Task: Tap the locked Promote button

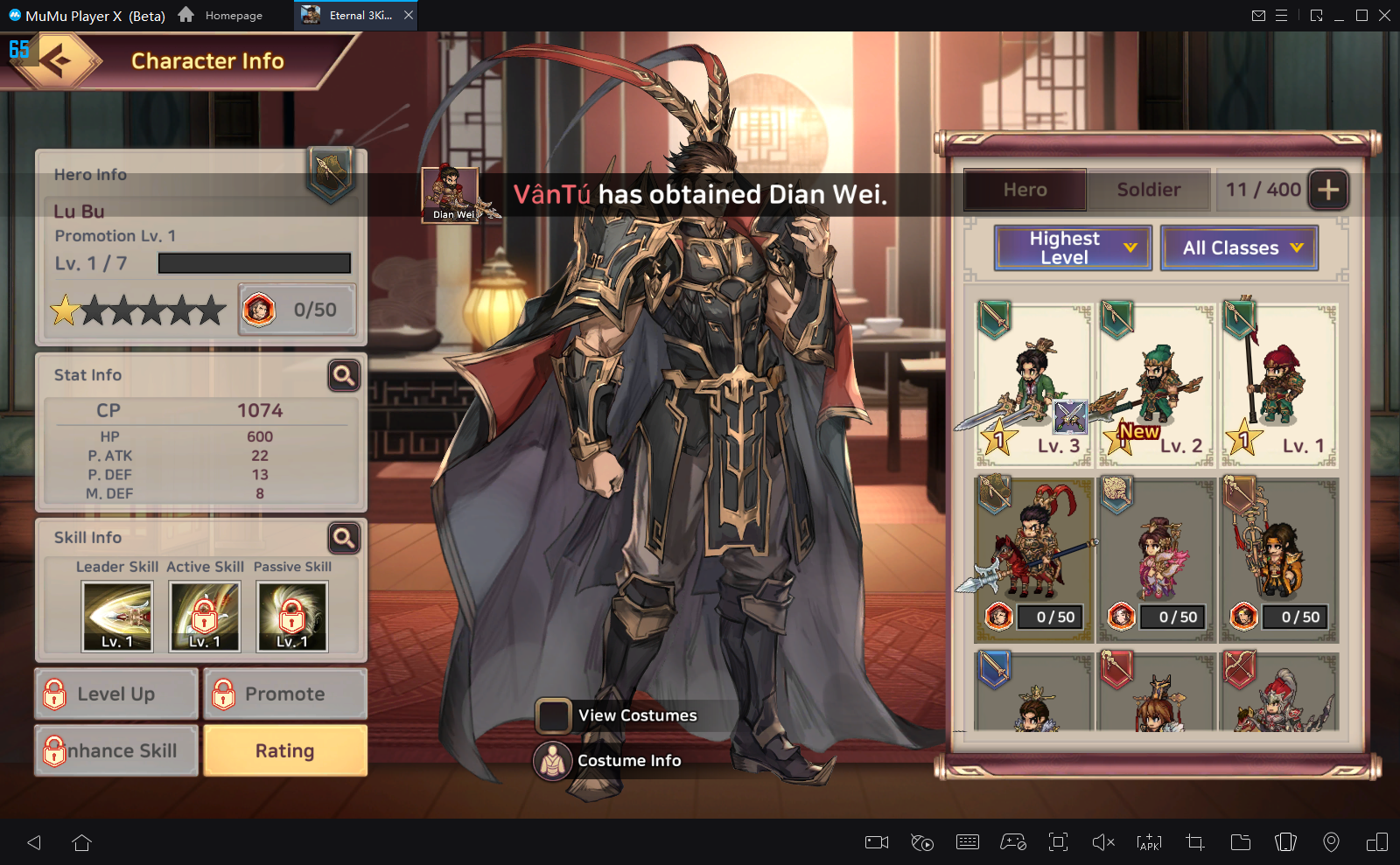Action: 285,694
